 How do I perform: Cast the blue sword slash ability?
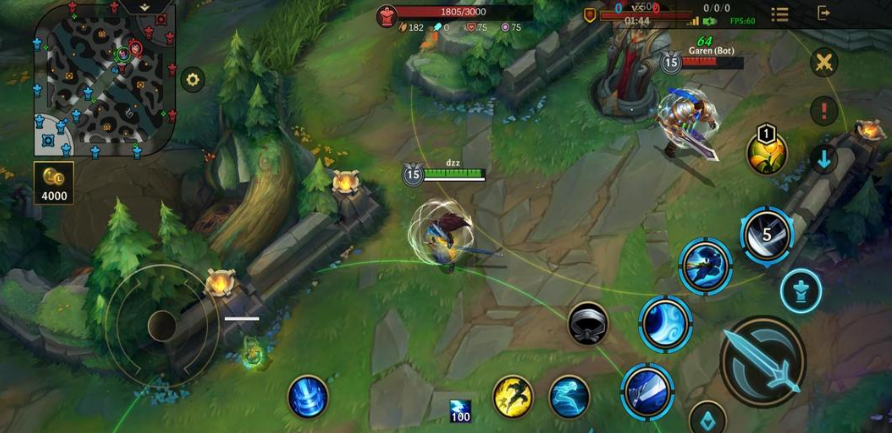(x=647, y=391)
